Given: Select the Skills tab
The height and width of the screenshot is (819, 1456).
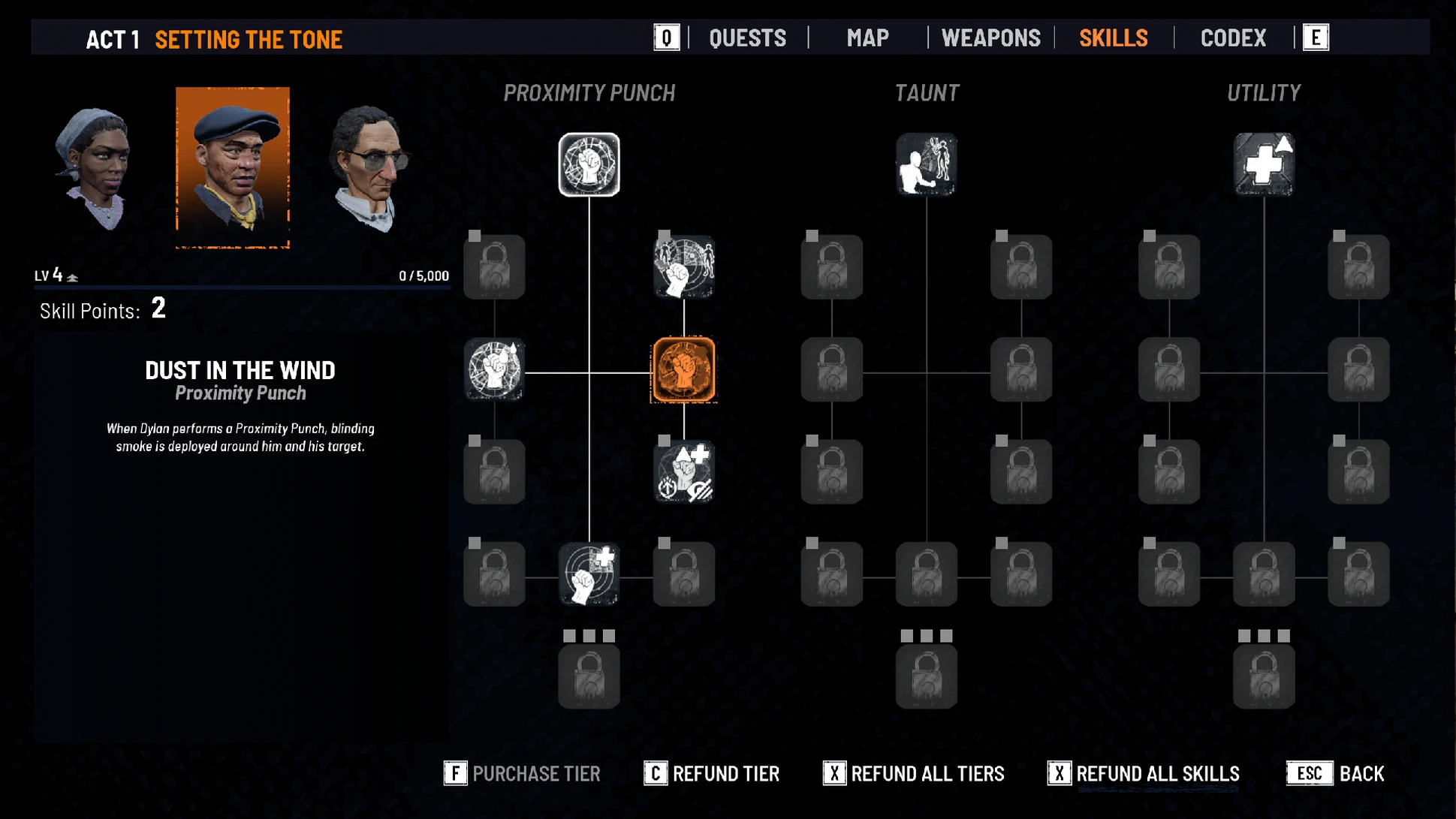Looking at the screenshot, I should coord(1113,38).
